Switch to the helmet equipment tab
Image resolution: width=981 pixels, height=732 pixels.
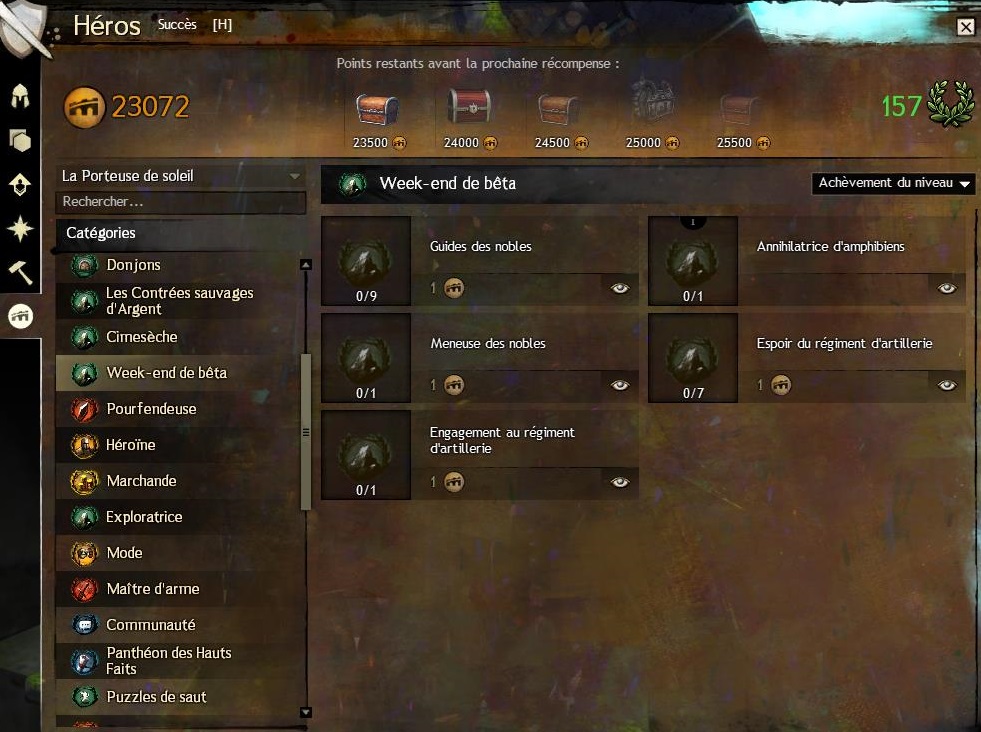pyautogui.click(x=20, y=96)
